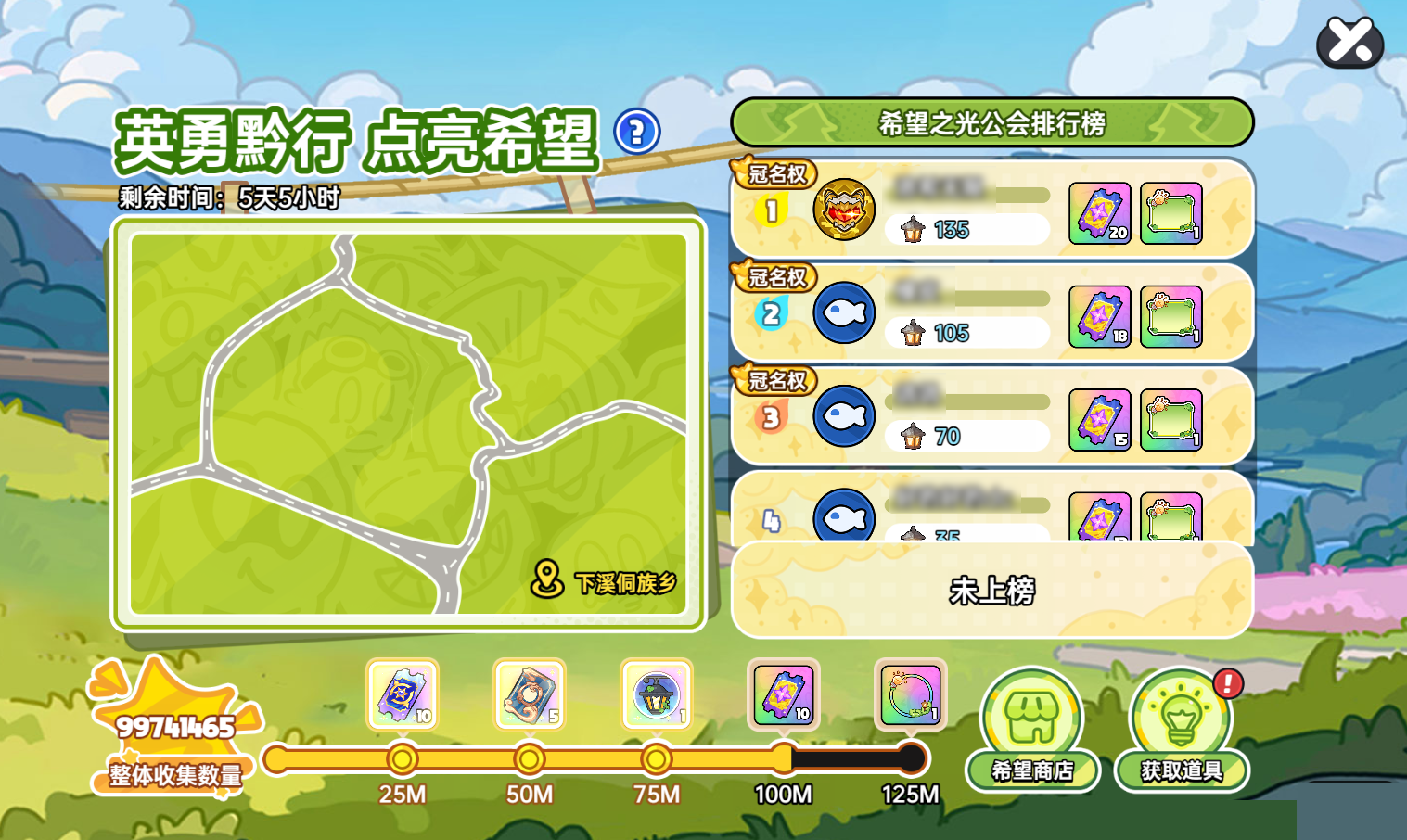Click the lantern reward at 75M milestone
Screen dimensions: 1407x840
point(656,696)
